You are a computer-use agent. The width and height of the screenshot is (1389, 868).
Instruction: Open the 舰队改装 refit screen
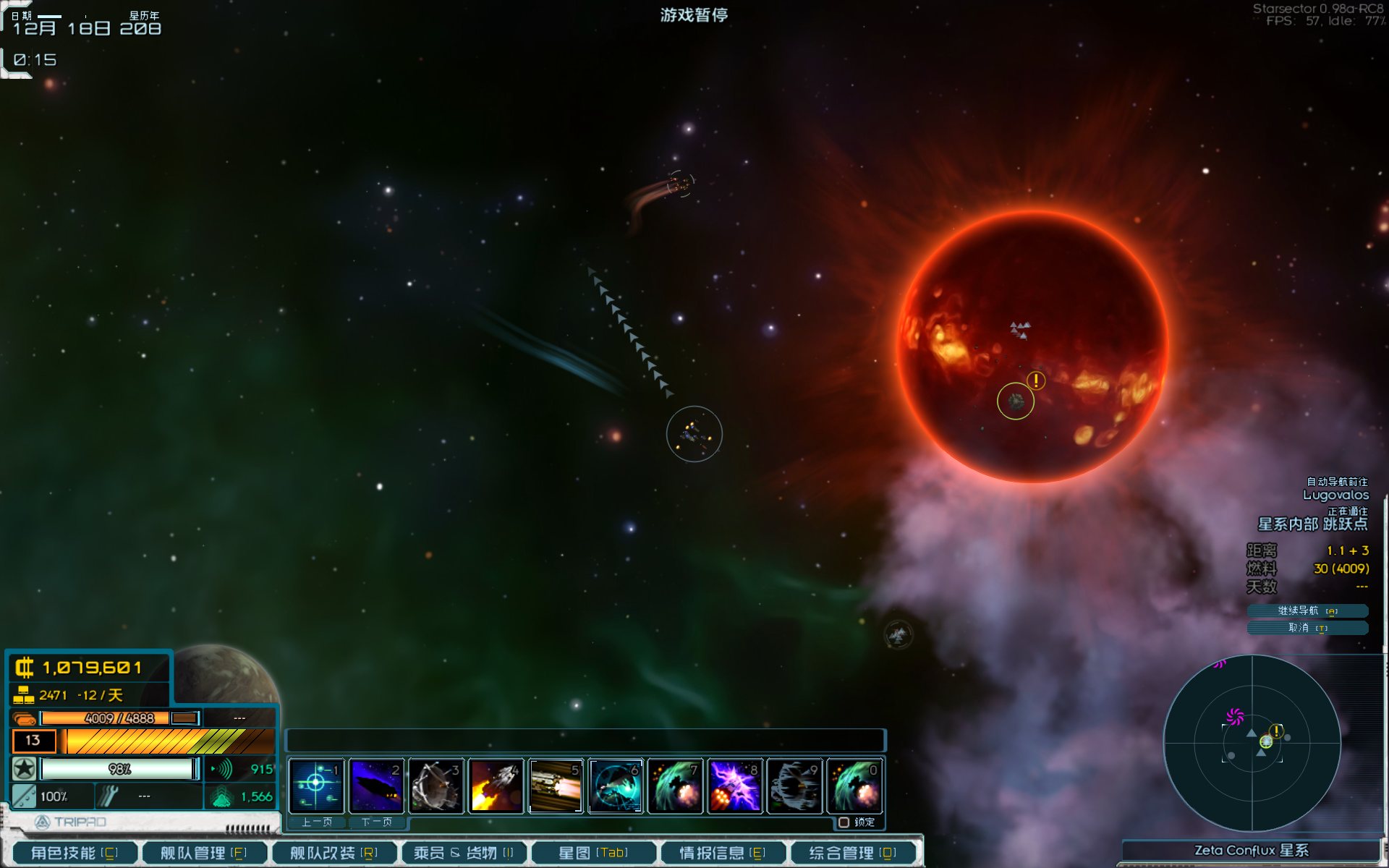[334, 853]
